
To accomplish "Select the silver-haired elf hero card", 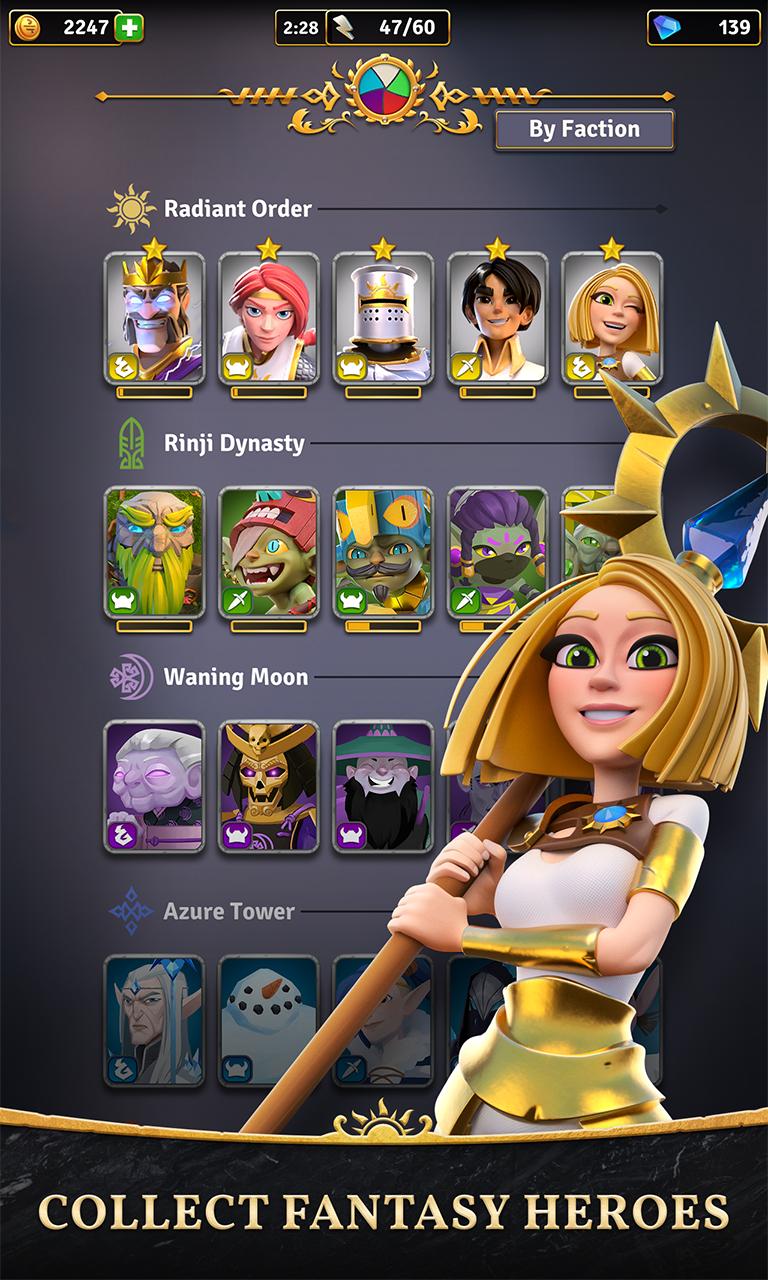I will pos(154,1020).
